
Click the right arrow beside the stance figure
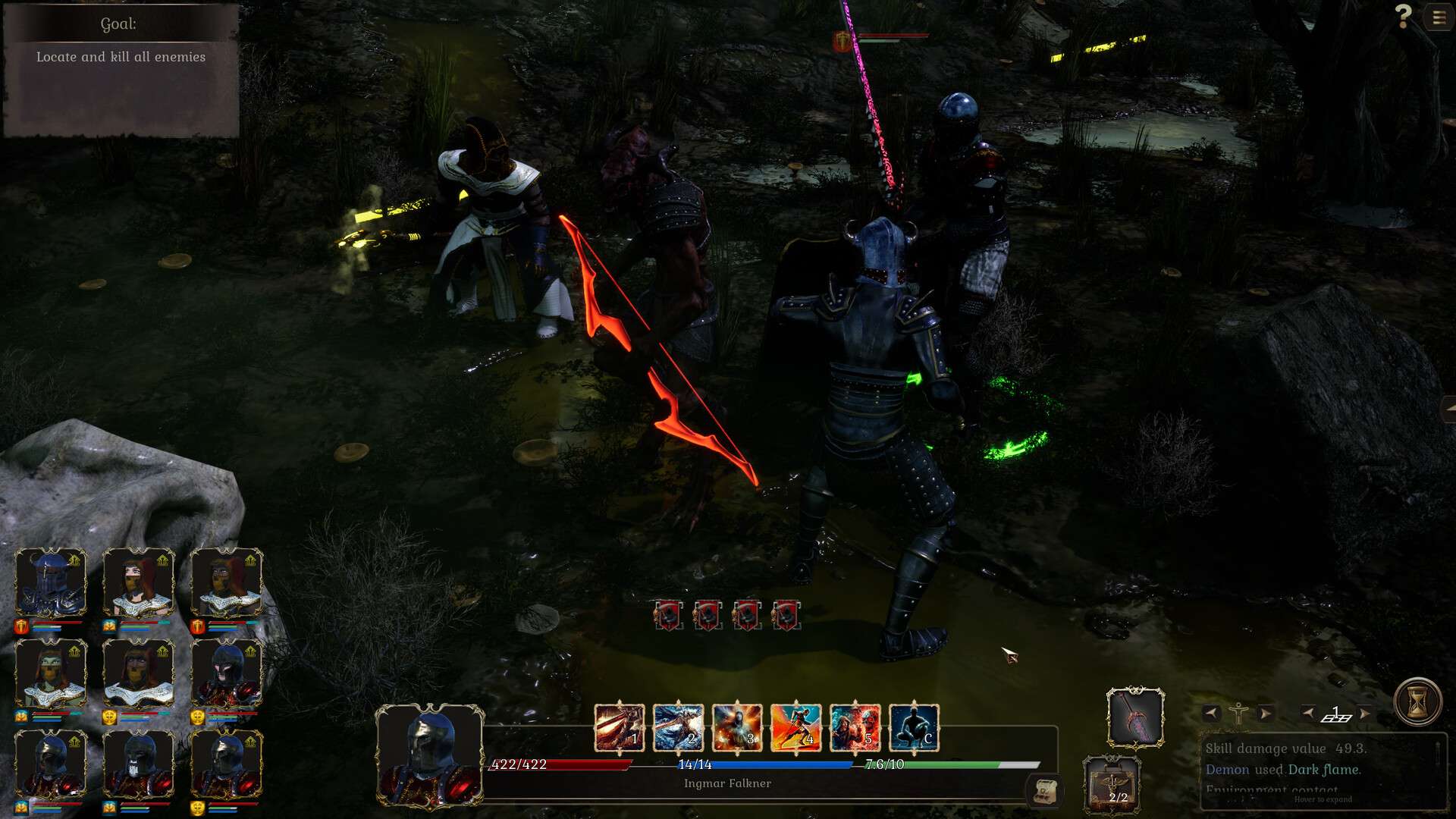1264,713
